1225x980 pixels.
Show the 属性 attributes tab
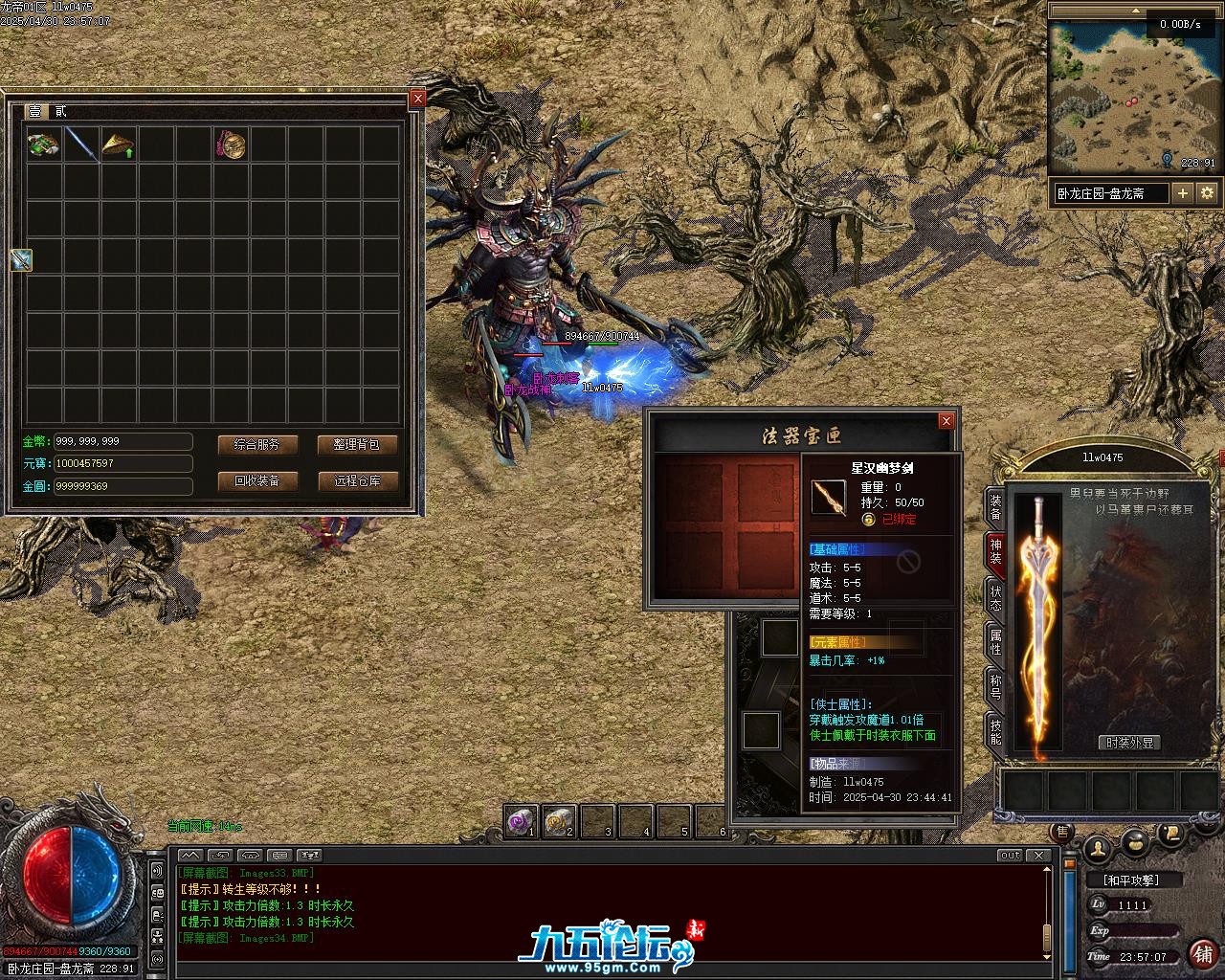(x=995, y=643)
